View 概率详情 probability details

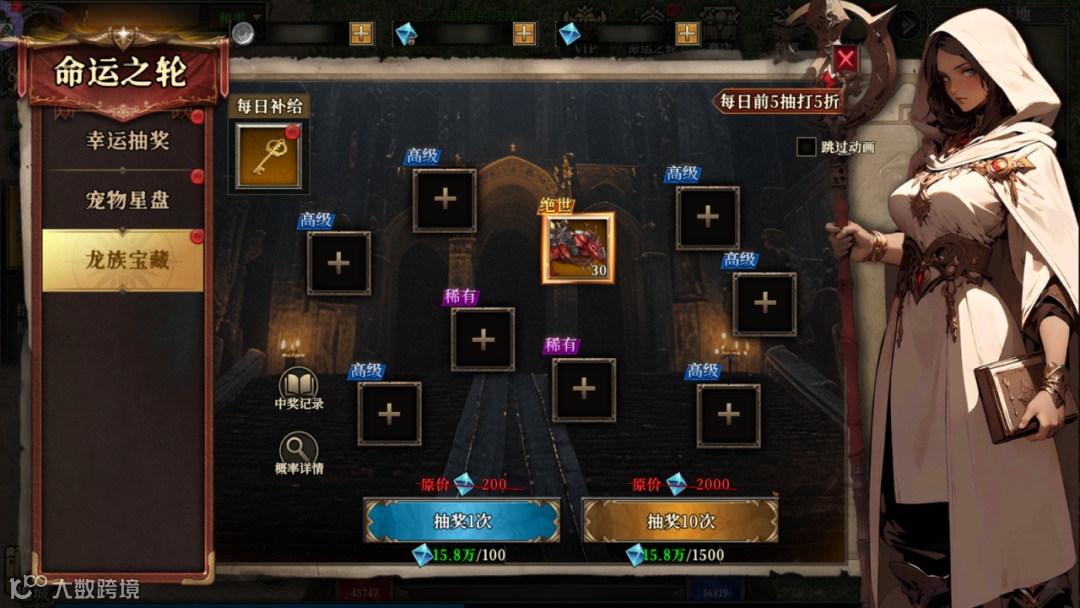[298, 451]
